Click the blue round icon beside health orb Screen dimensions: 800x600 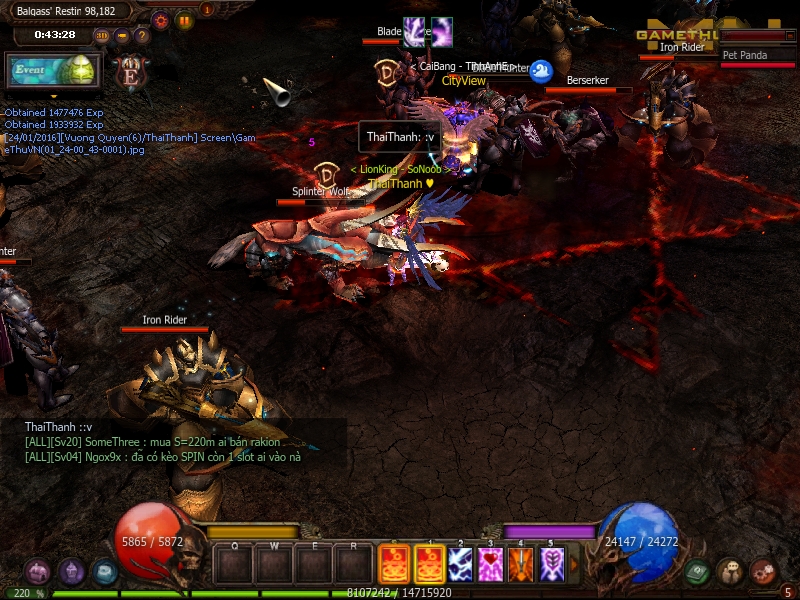pos(104,572)
